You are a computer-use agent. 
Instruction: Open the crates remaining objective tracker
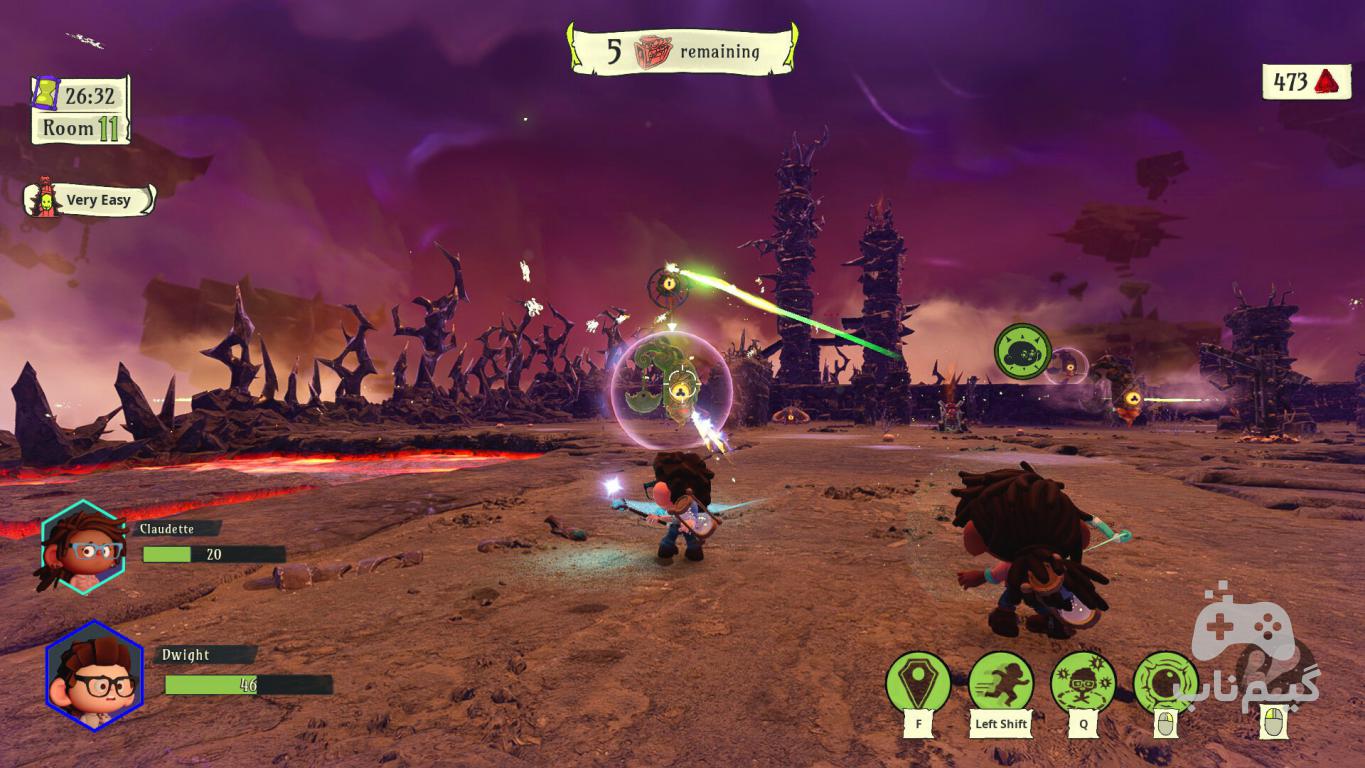pos(683,50)
